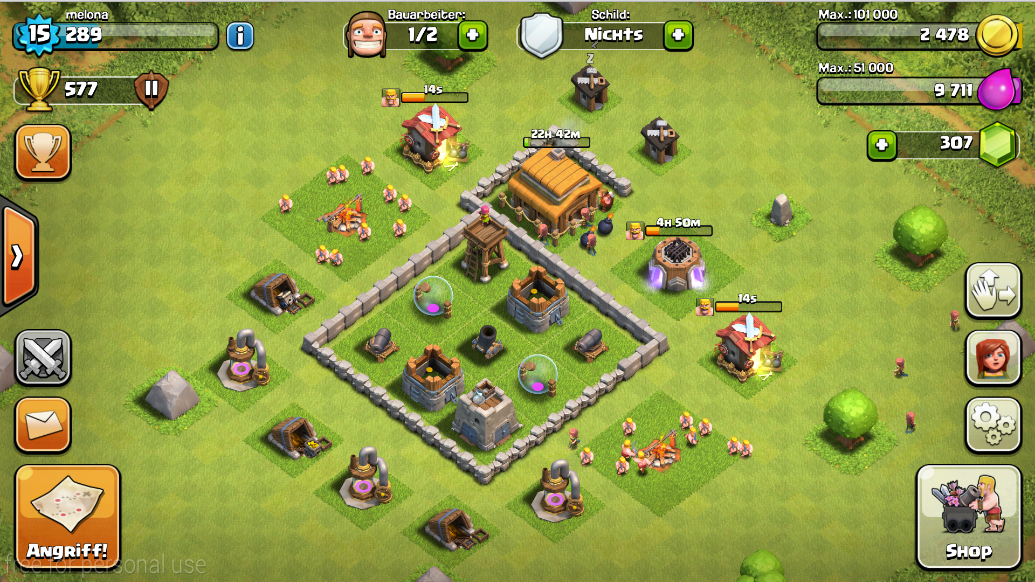The image size is (1035, 582).
Task: Open the red-haired villager portrait button
Action: pyautogui.click(x=993, y=358)
